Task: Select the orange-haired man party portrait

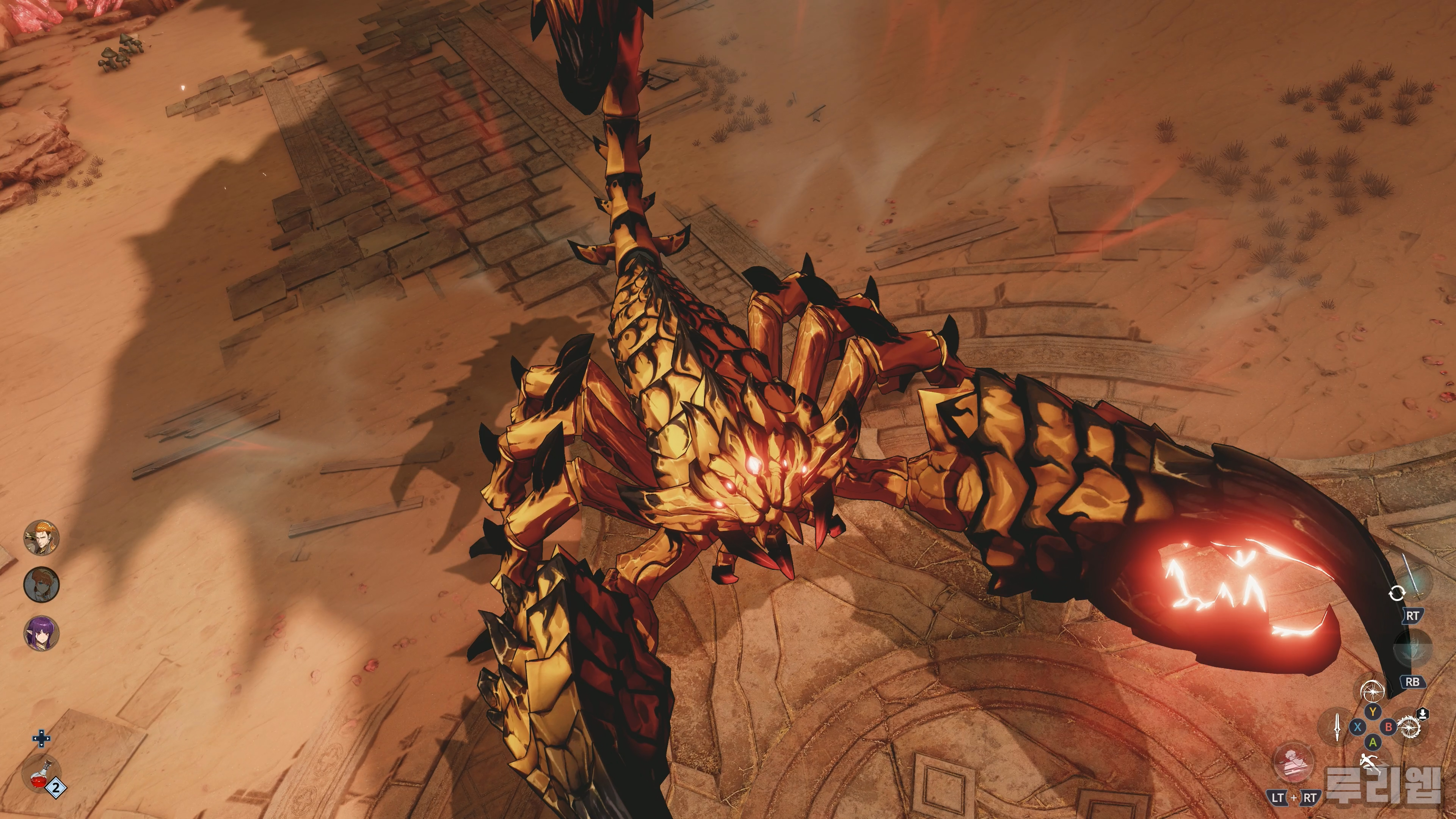Action: coord(41,538)
